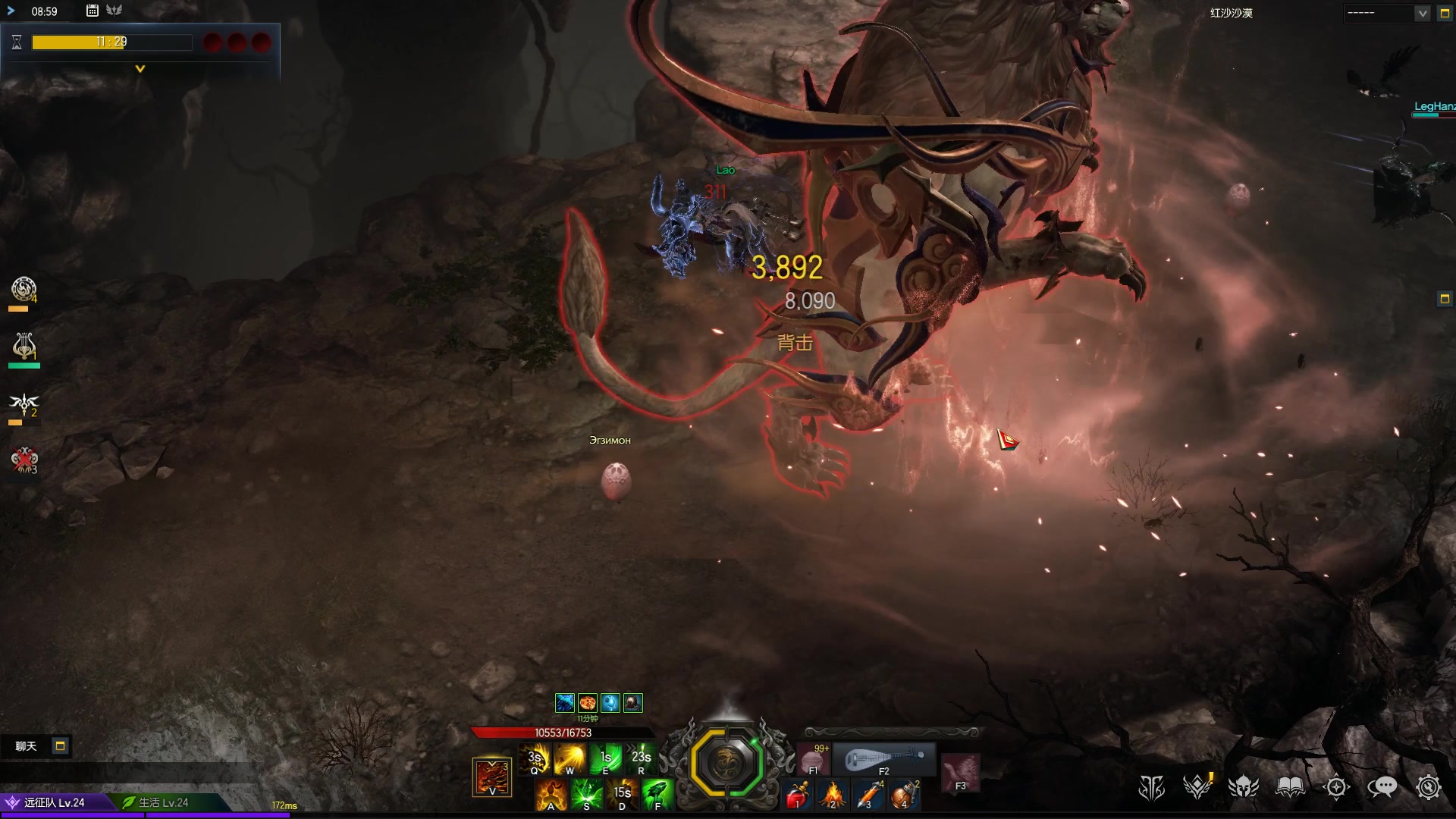
Task: Open the calendar icon in the top bar
Action: [92, 11]
